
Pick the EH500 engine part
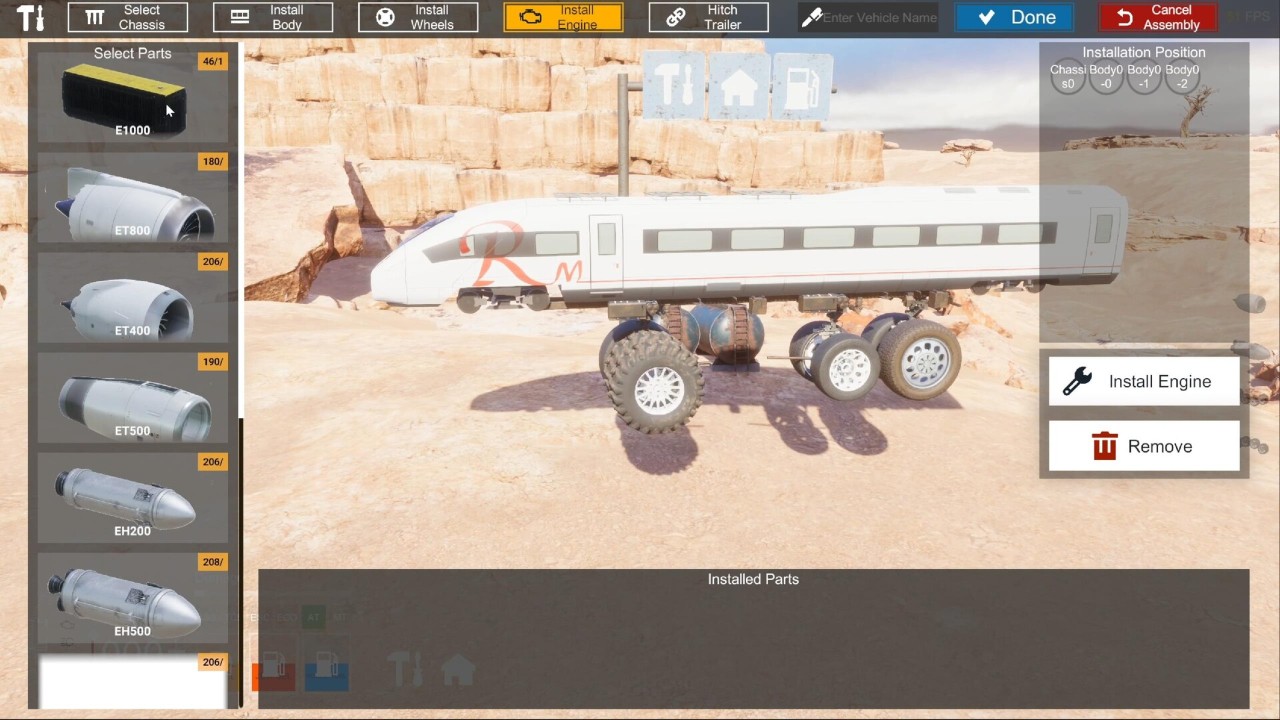(132, 598)
